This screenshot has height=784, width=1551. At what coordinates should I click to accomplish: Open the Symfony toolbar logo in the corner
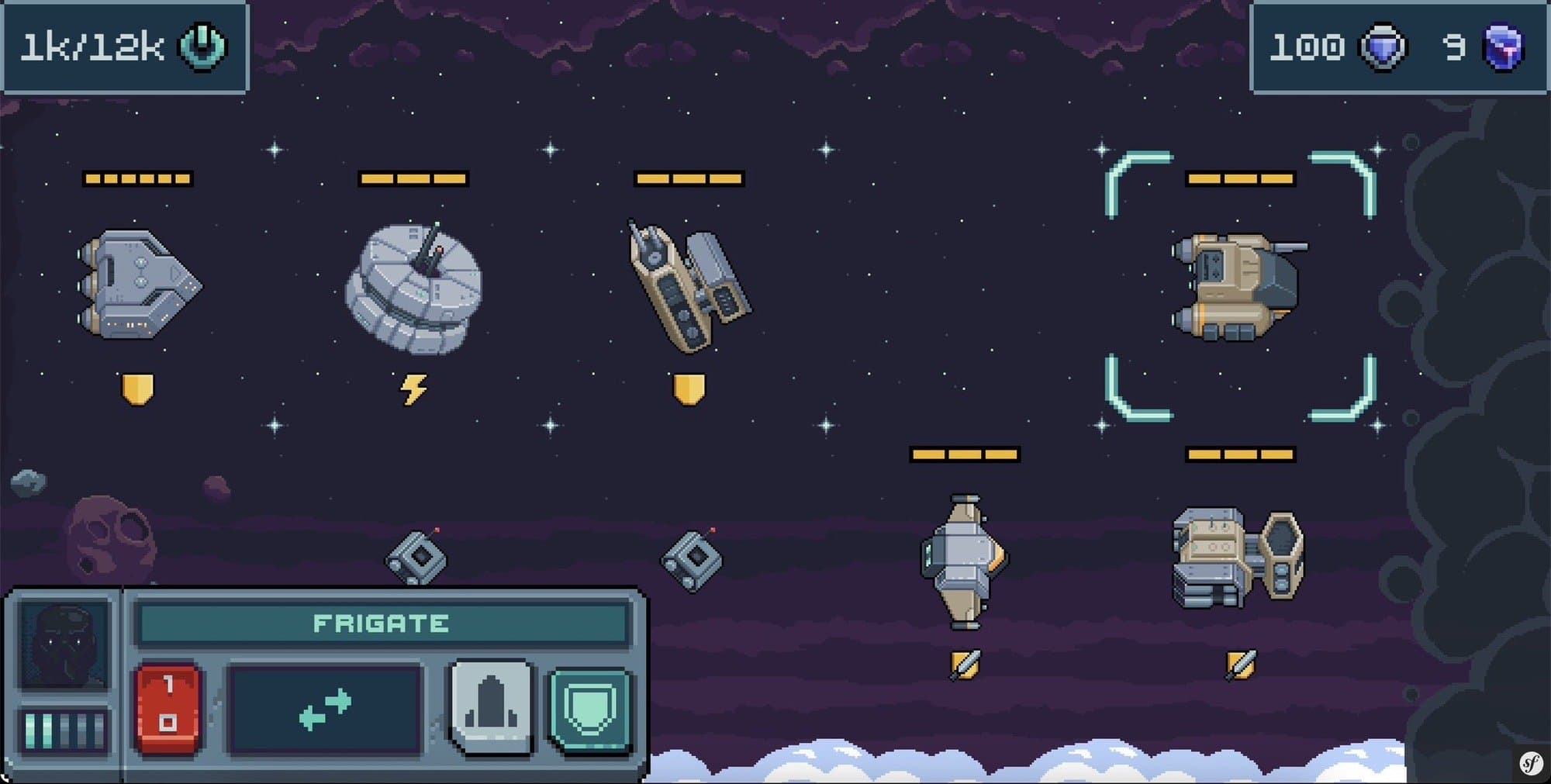(1531, 764)
